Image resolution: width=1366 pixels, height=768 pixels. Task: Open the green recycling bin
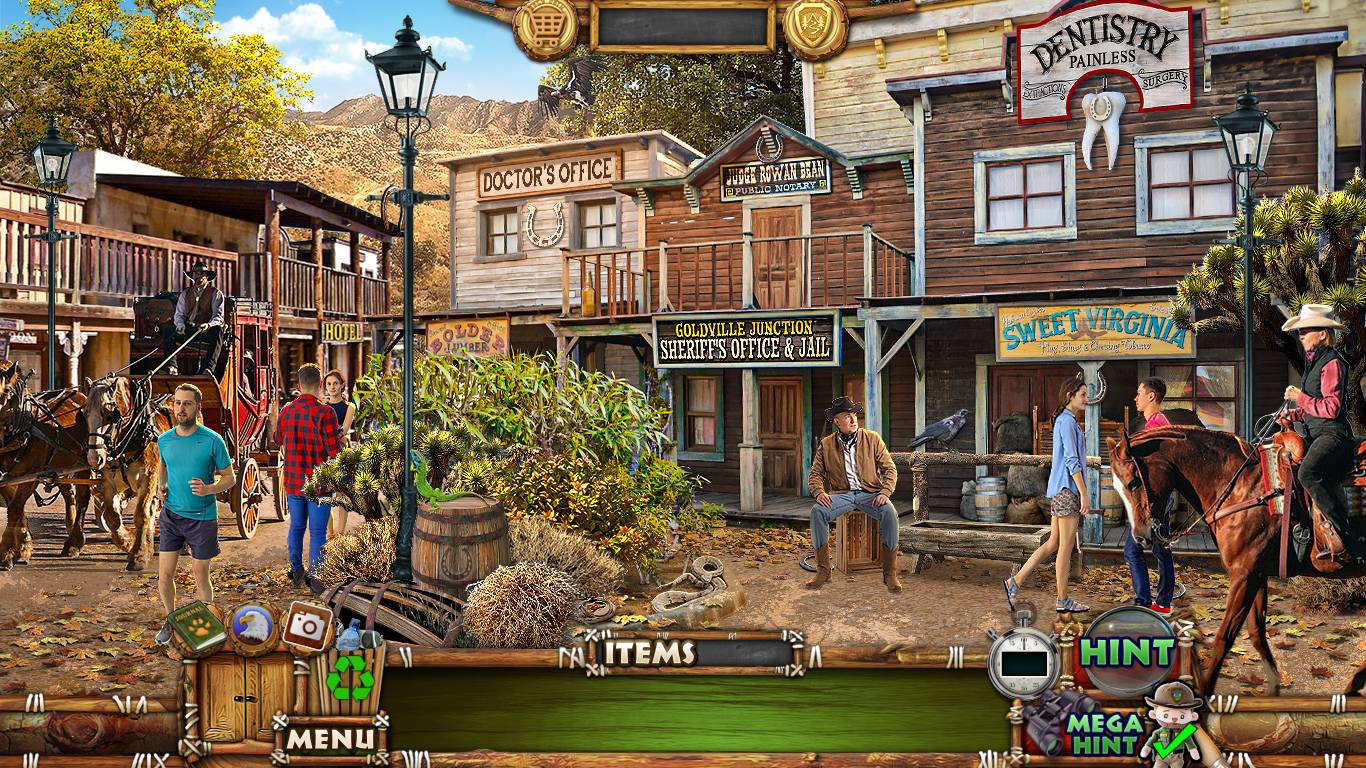[350, 675]
